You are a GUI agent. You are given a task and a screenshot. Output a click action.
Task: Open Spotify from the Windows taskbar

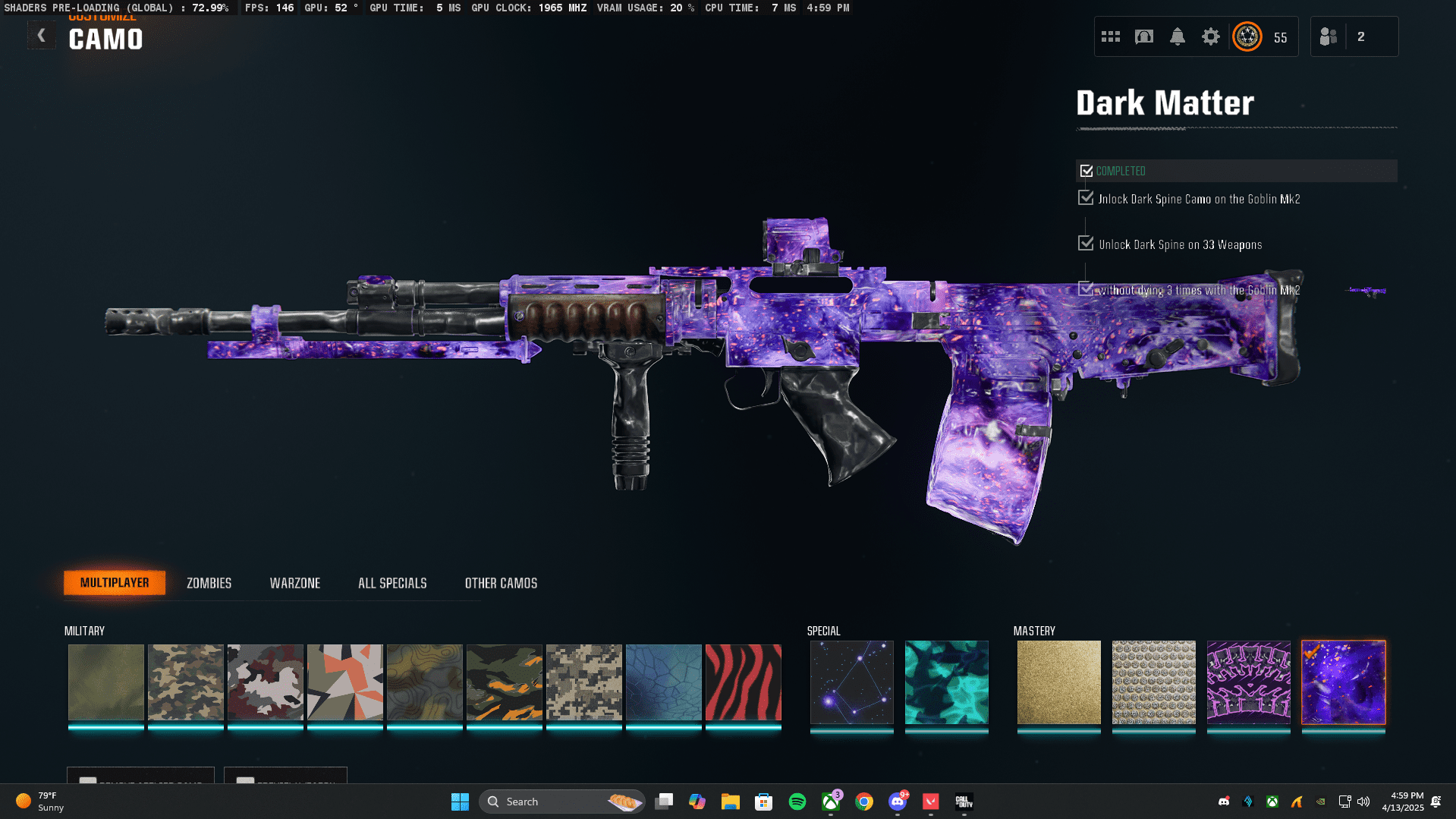(797, 802)
